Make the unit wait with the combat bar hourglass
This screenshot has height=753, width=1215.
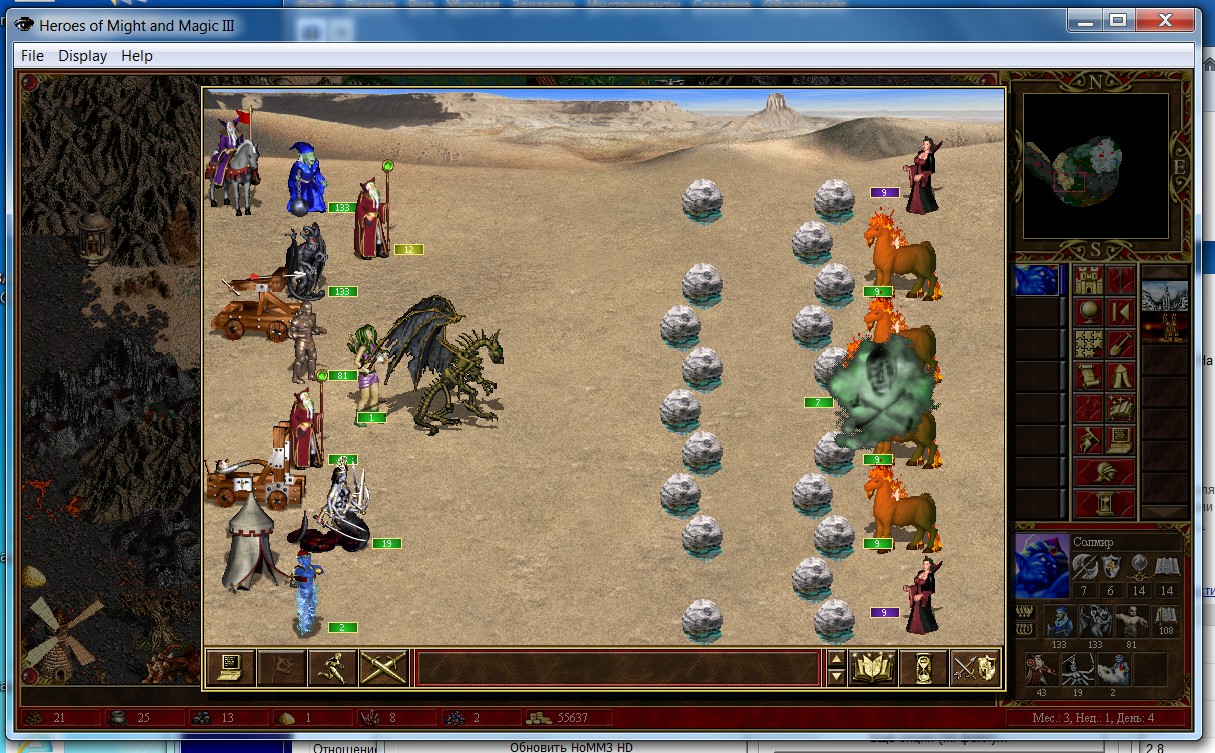[x=923, y=667]
